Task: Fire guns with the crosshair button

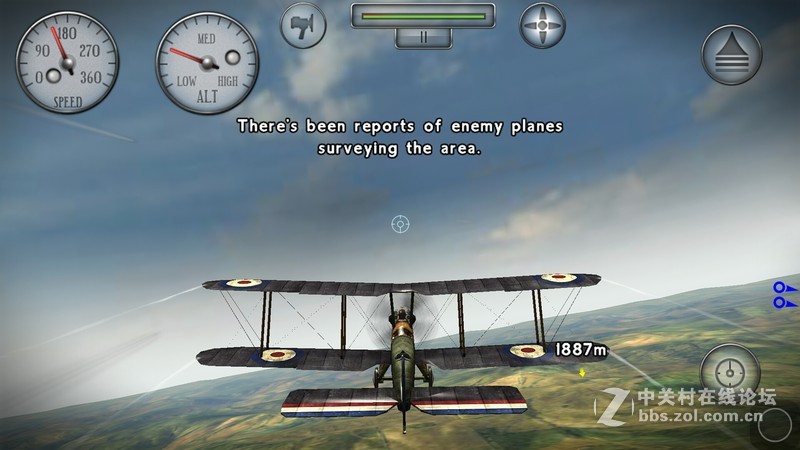Action: 731,374
